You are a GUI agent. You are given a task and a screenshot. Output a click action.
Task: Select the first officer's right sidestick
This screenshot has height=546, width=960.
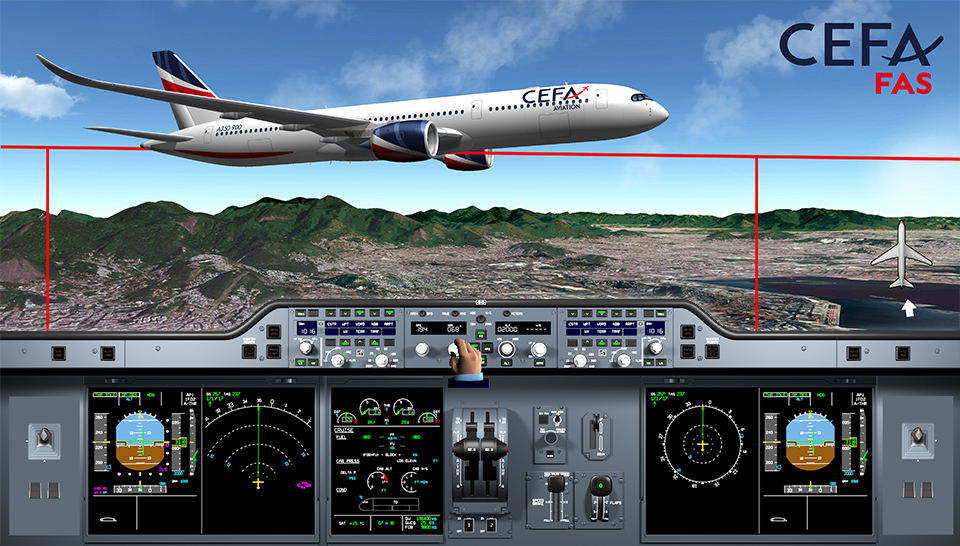(915, 440)
